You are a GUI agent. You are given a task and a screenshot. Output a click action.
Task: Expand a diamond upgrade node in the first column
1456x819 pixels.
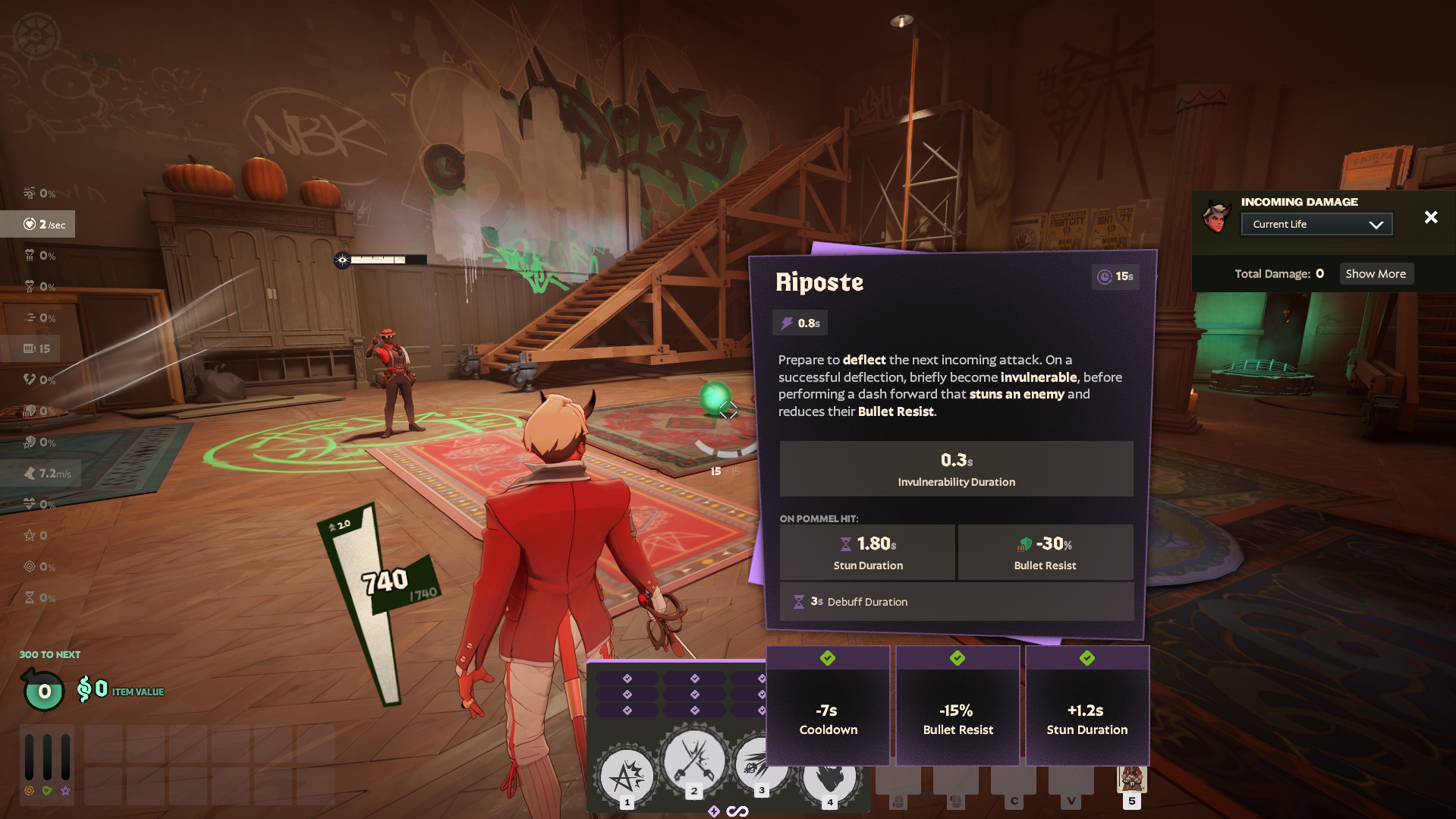pos(627,679)
